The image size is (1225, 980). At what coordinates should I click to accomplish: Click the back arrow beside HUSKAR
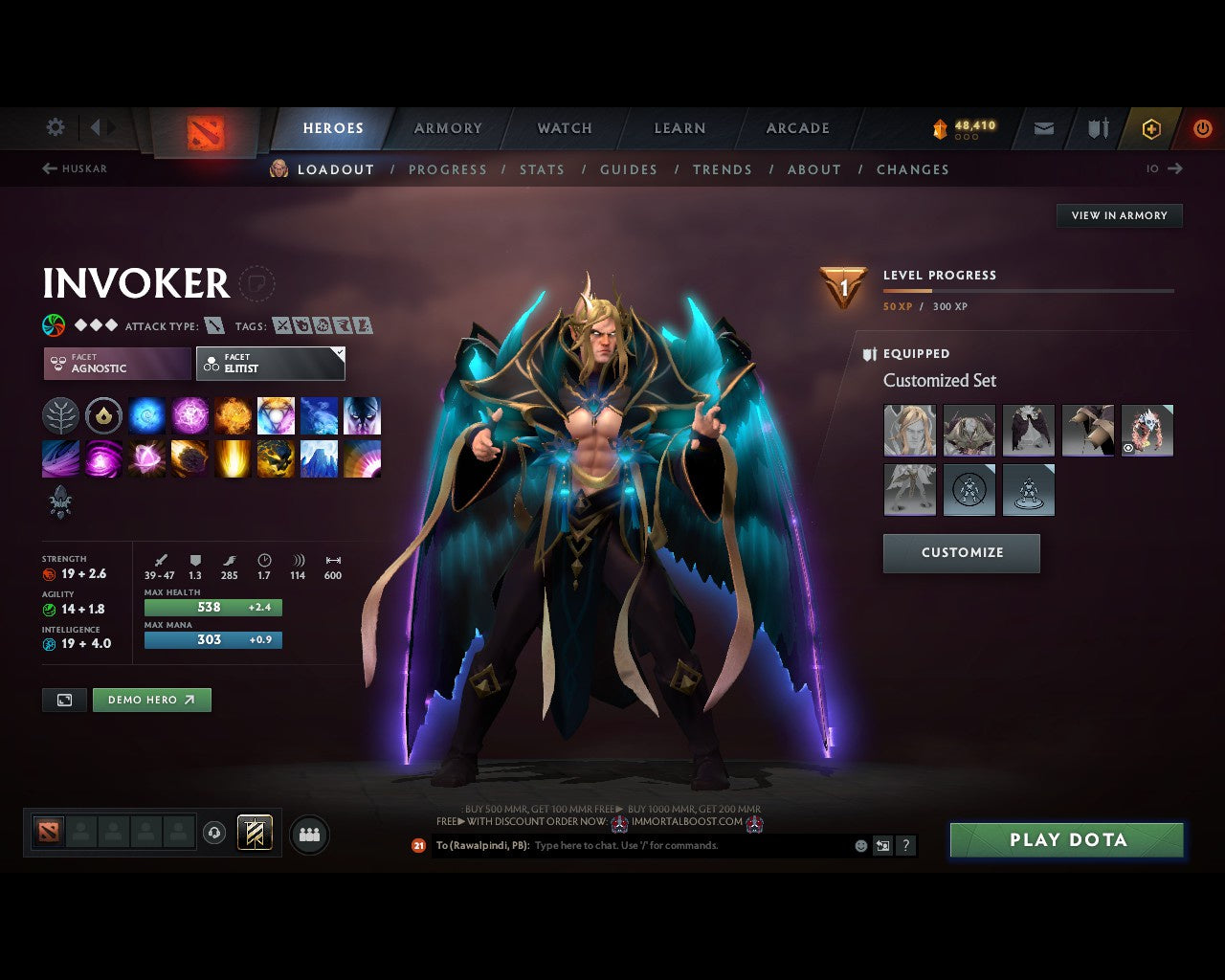[48, 168]
